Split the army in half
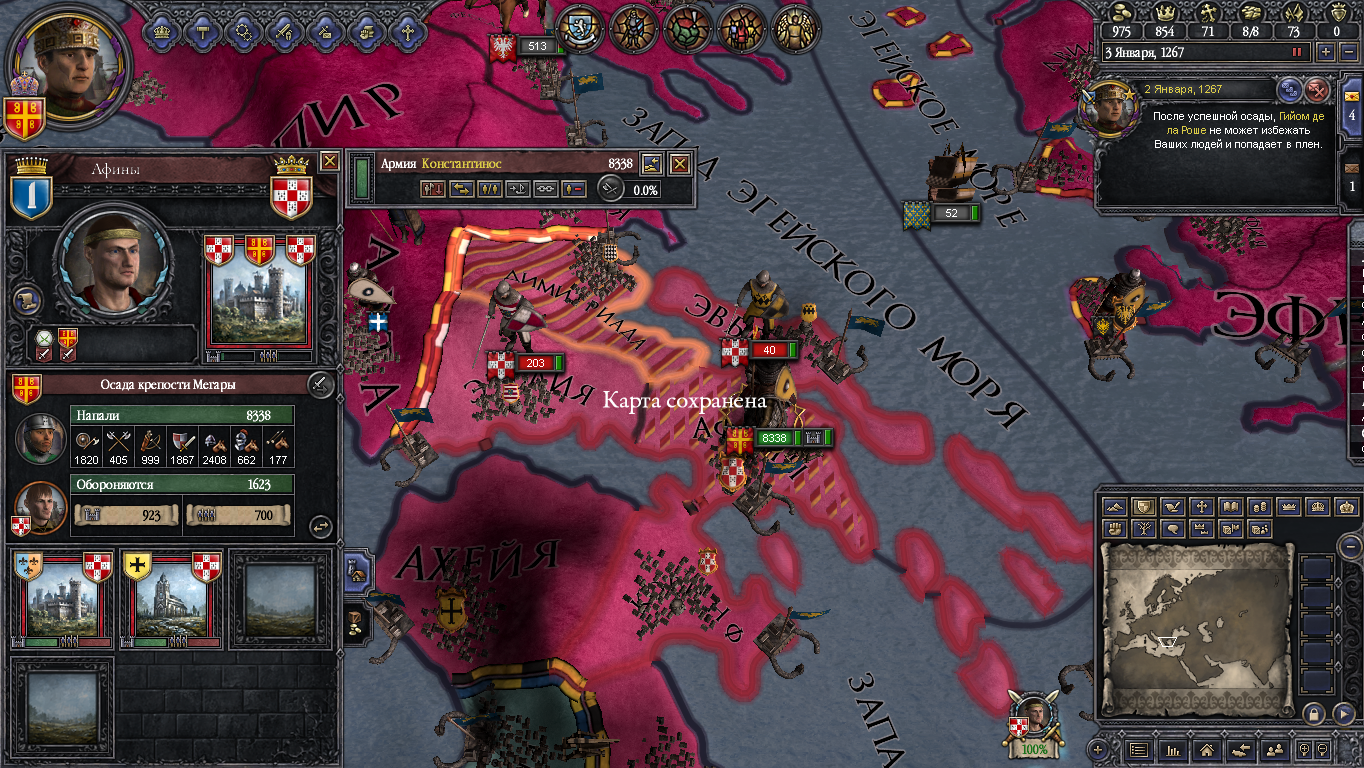This screenshot has height=768, width=1364. [x=489, y=188]
